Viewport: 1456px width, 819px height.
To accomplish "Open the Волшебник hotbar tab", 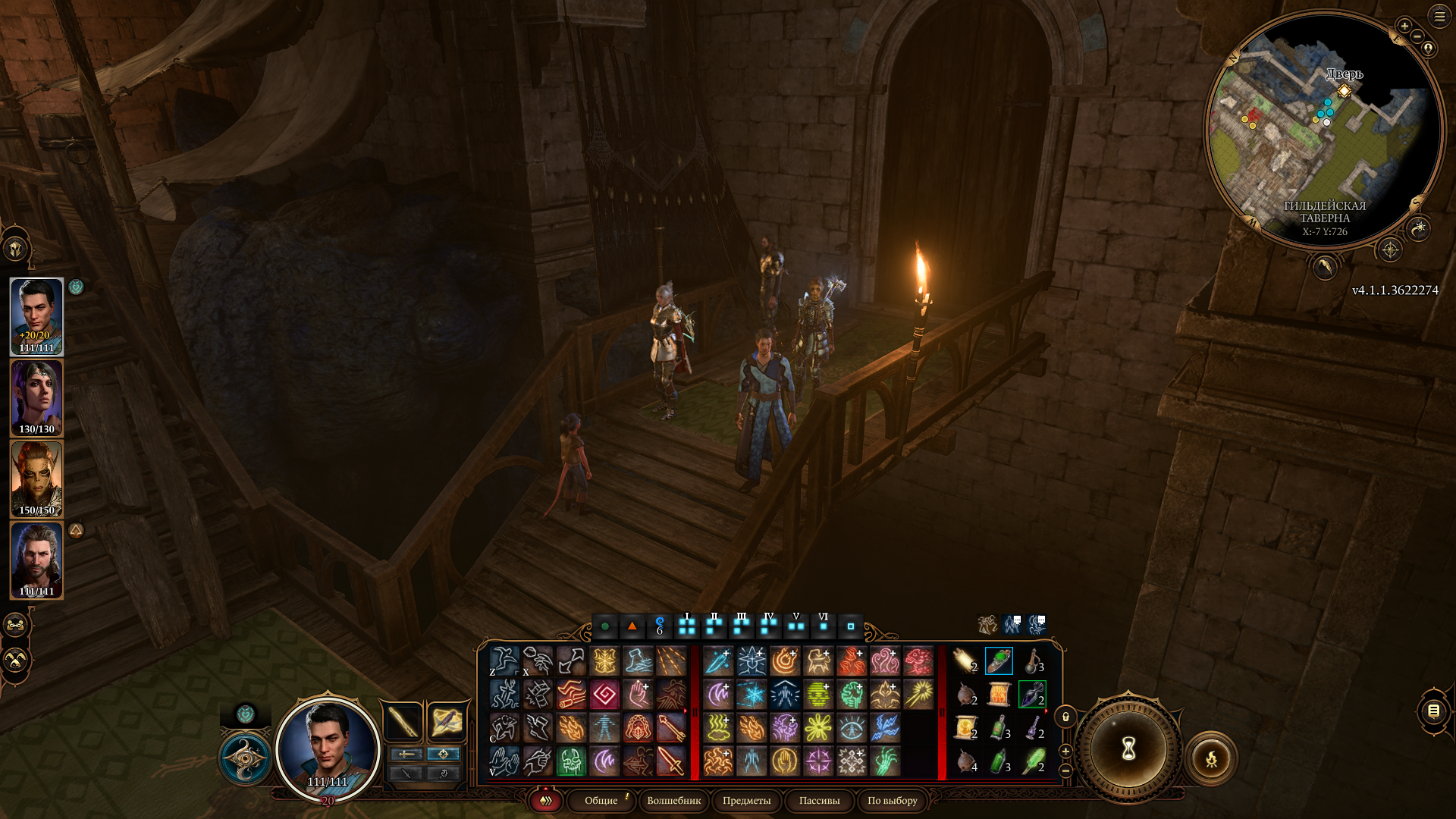I will point(674,801).
